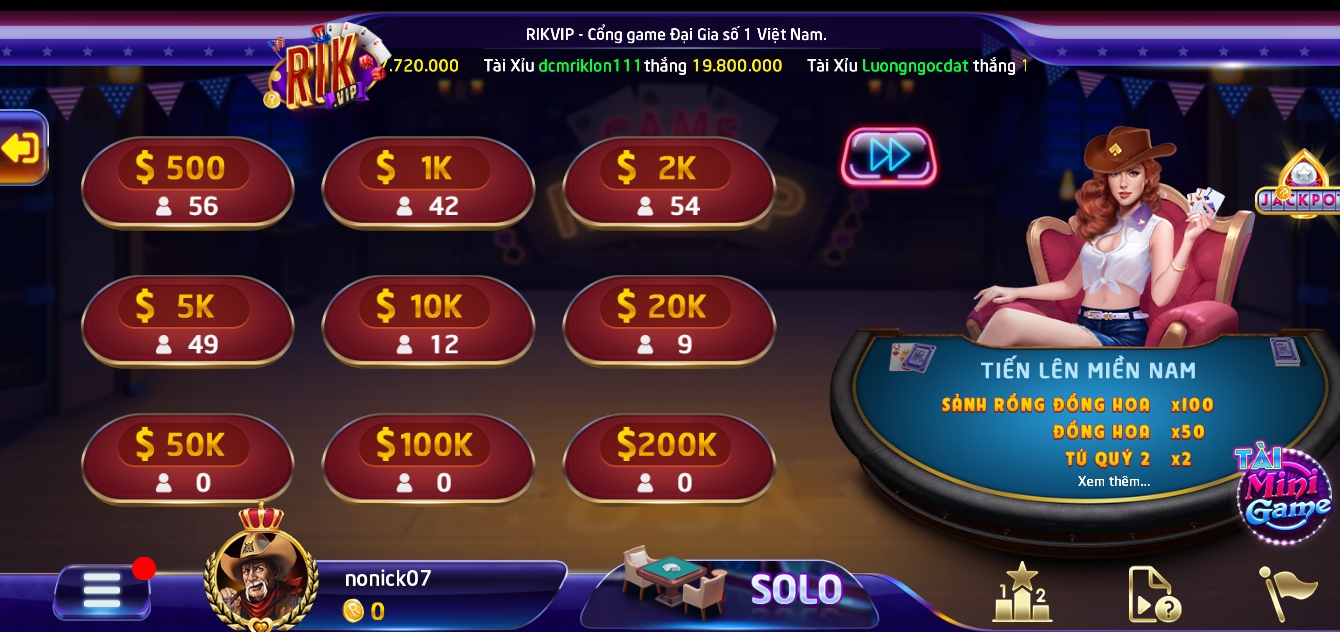This screenshot has height=632, width=1340.
Task: Enter the $5K stake room
Action: click(x=187, y=322)
